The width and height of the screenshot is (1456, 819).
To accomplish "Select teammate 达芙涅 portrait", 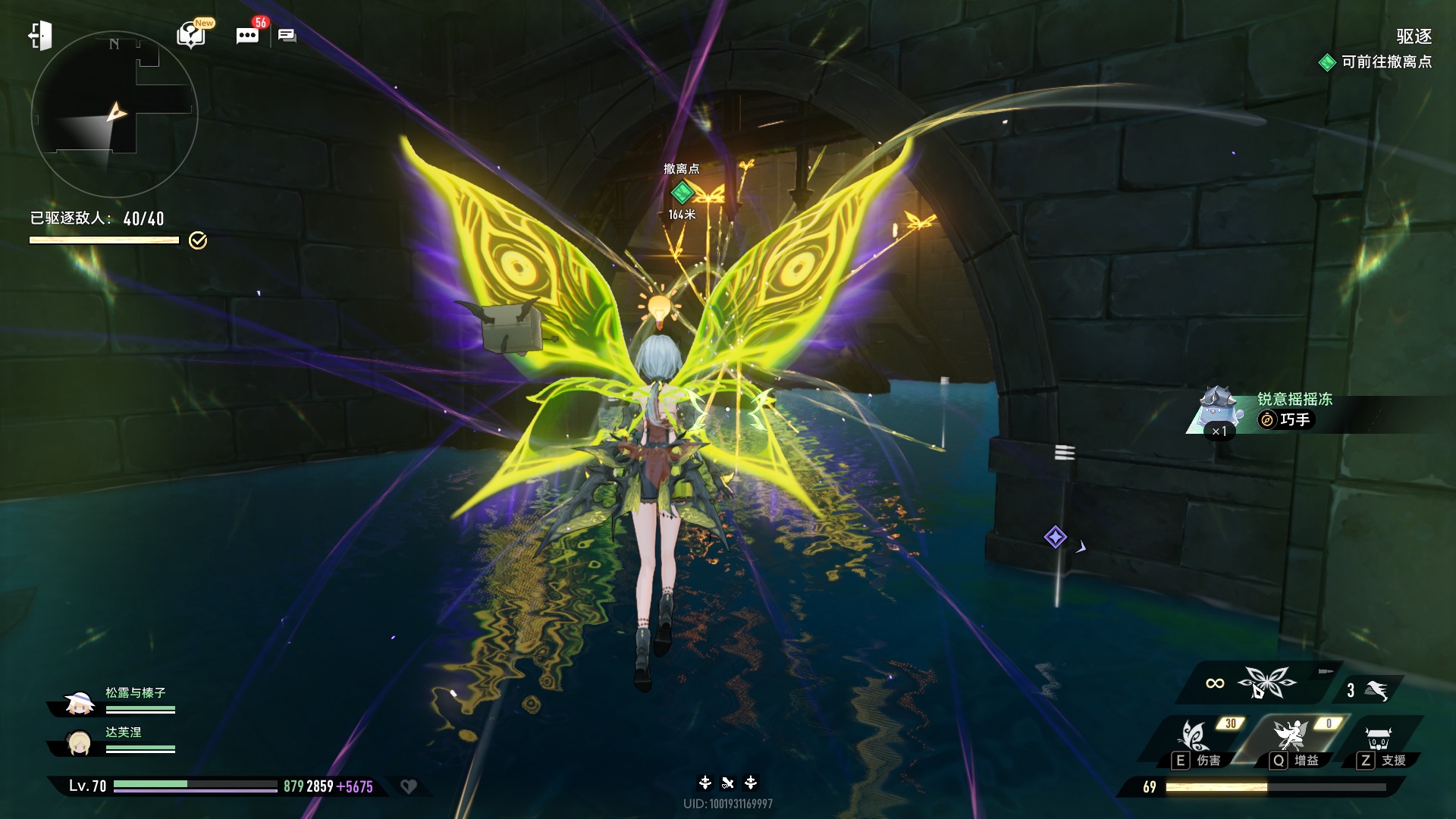I will pos(79,742).
